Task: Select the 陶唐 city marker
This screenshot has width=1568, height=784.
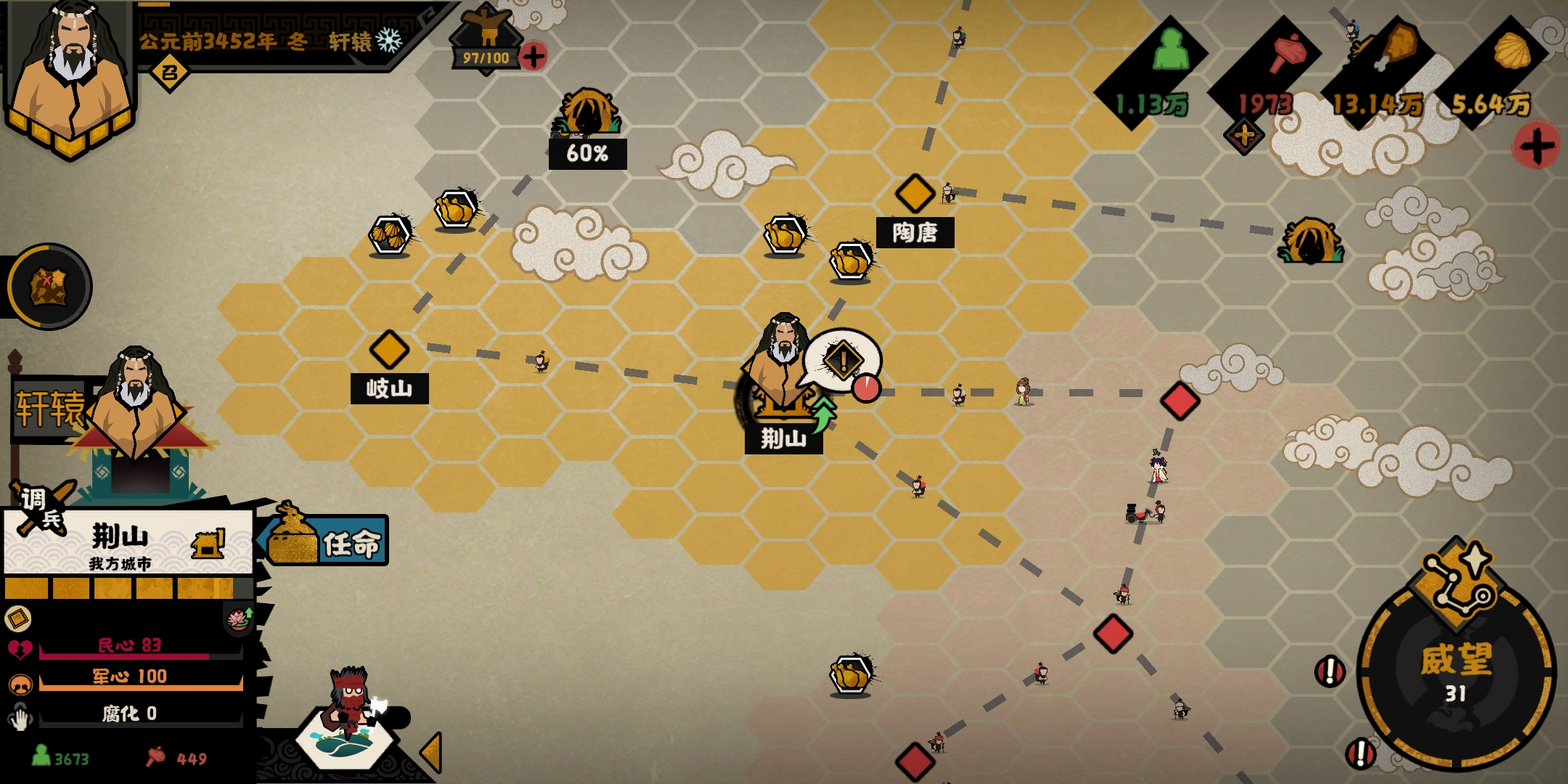Action: click(x=915, y=193)
